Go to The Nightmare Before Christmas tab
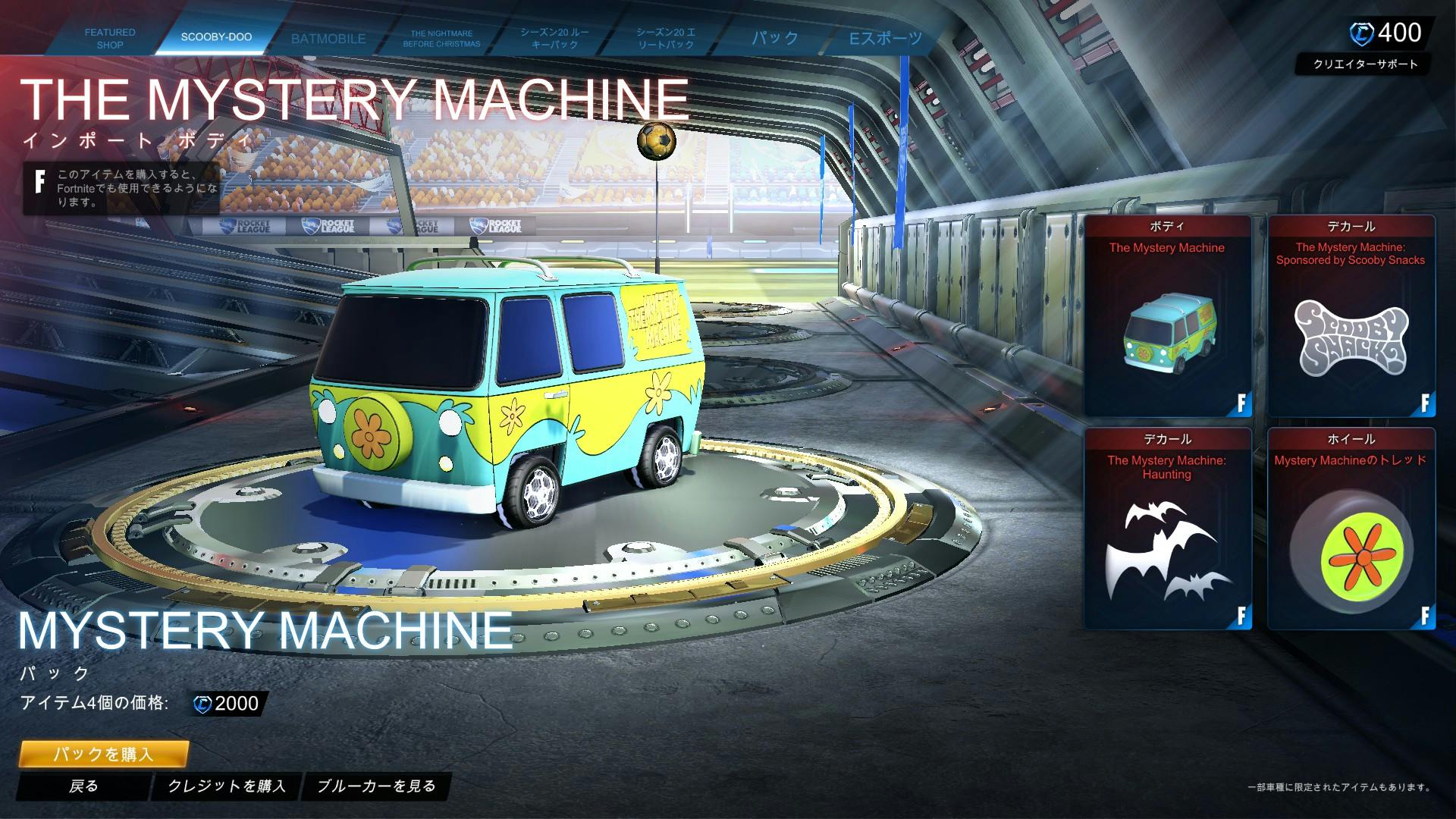The height and width of the screenshot is (819, 1456). tap(441, 39)
